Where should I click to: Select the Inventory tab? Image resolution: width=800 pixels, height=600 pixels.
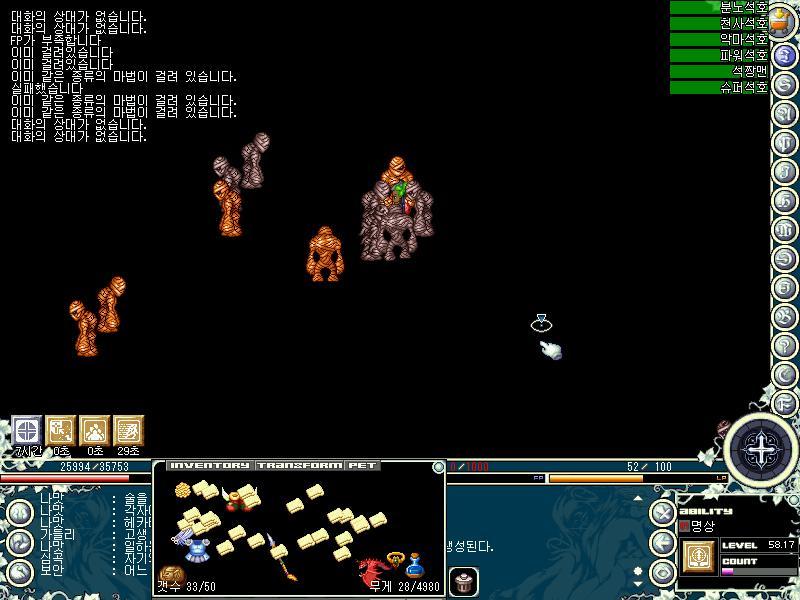209,466
